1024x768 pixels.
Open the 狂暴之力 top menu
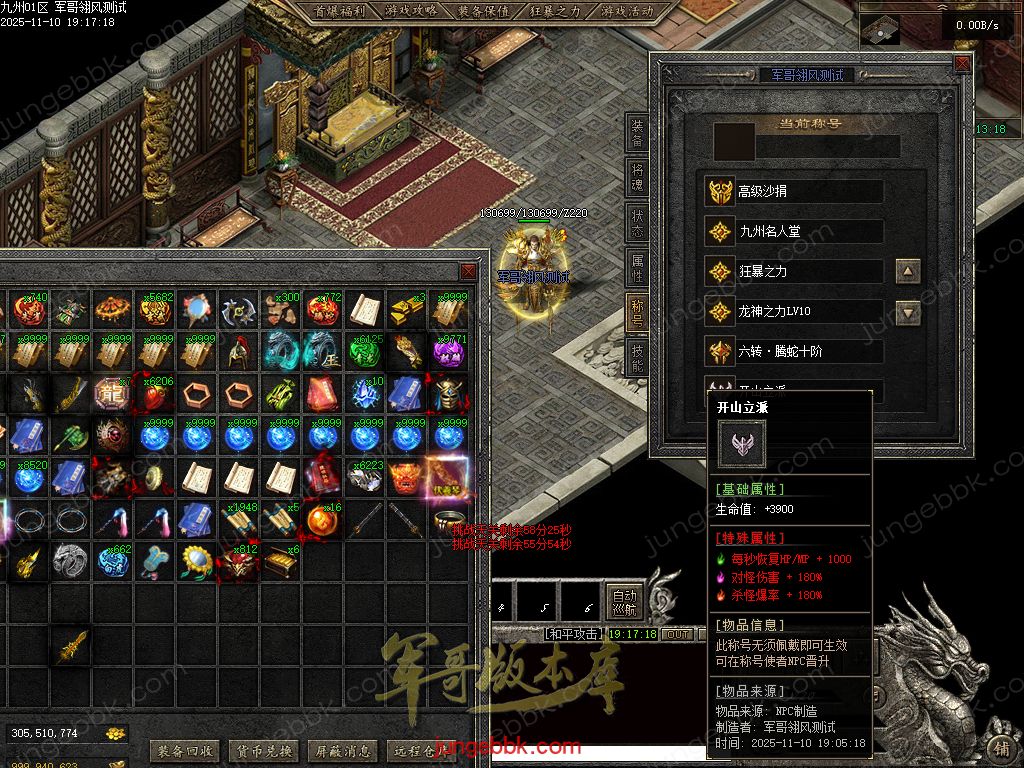click(555, 12)
